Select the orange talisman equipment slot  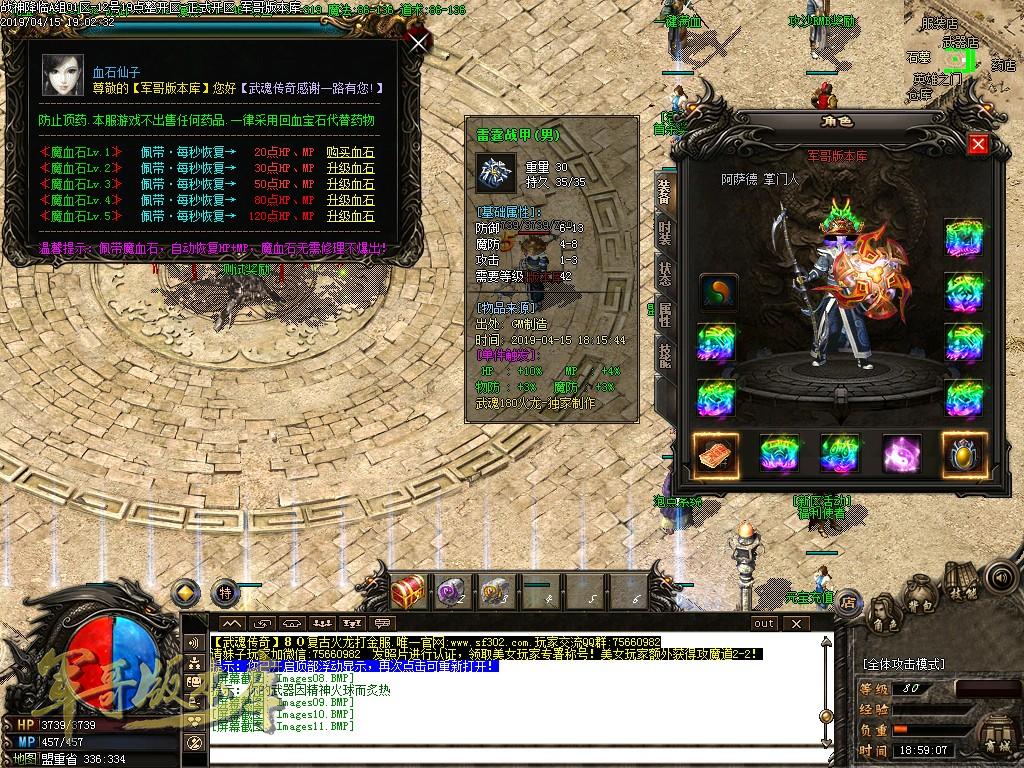(717, 454)
